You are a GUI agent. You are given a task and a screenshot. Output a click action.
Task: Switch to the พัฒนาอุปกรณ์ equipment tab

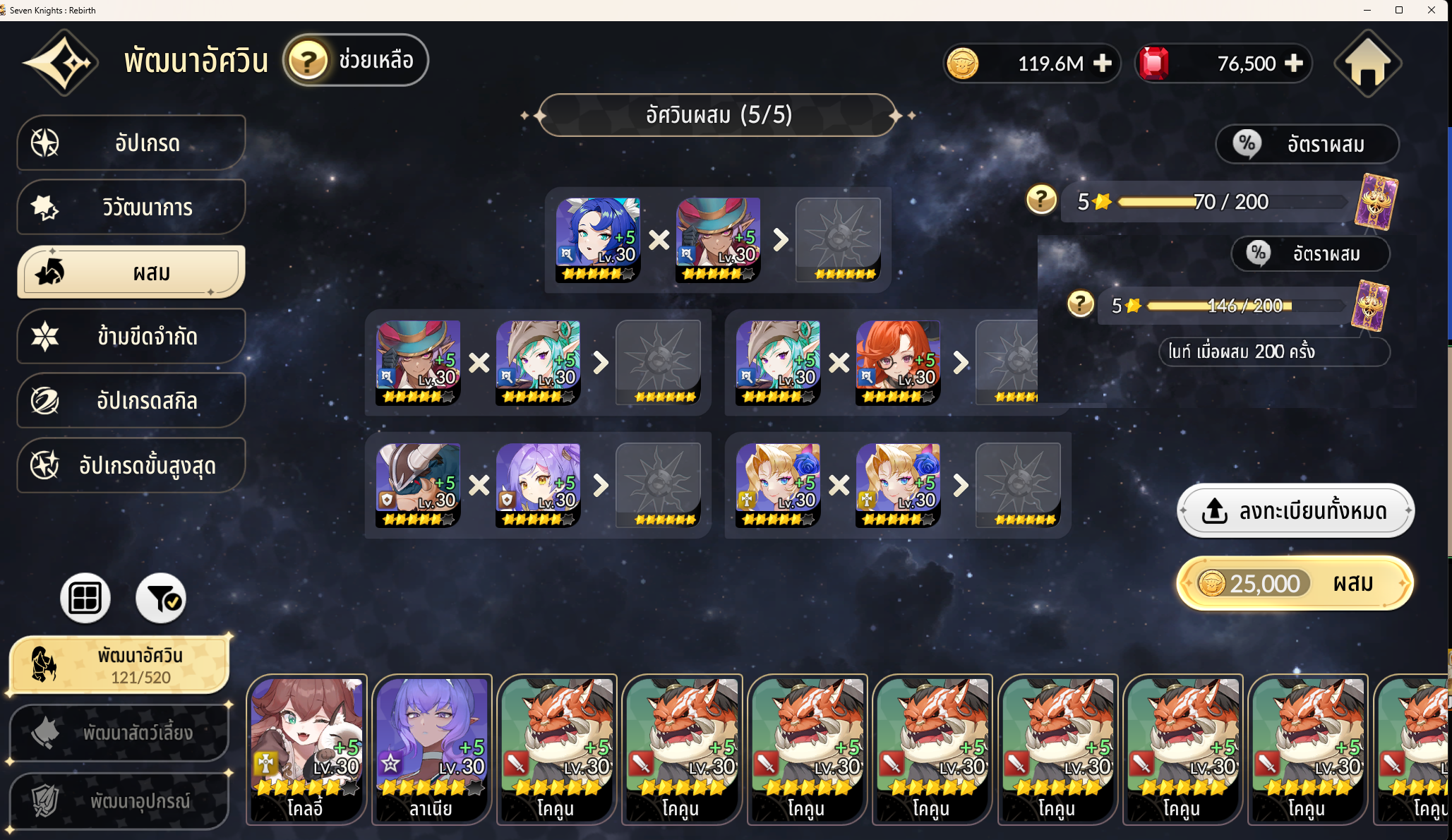pos(119,801)
